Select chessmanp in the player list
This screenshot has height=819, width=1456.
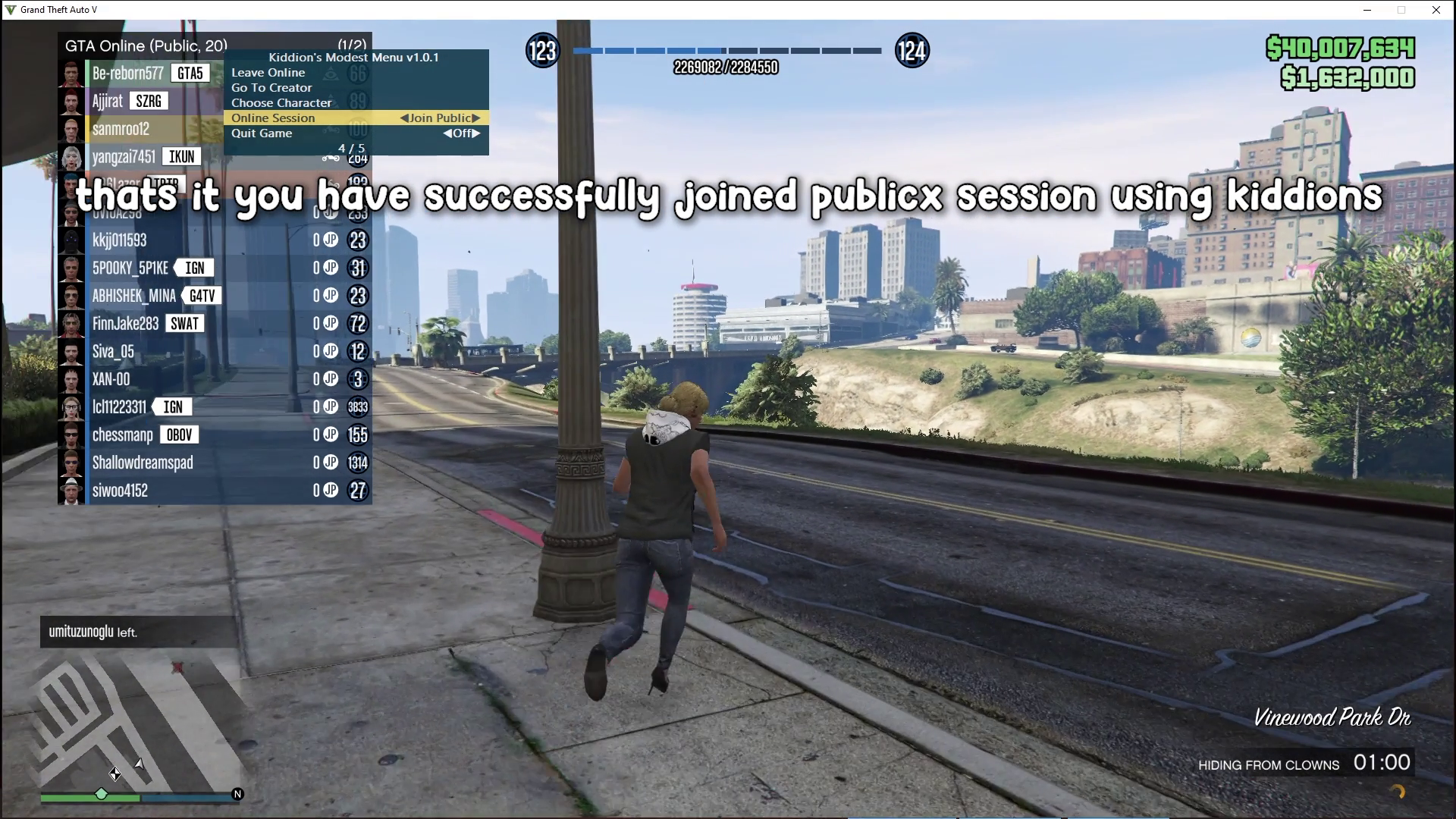[x=123, y=435]
